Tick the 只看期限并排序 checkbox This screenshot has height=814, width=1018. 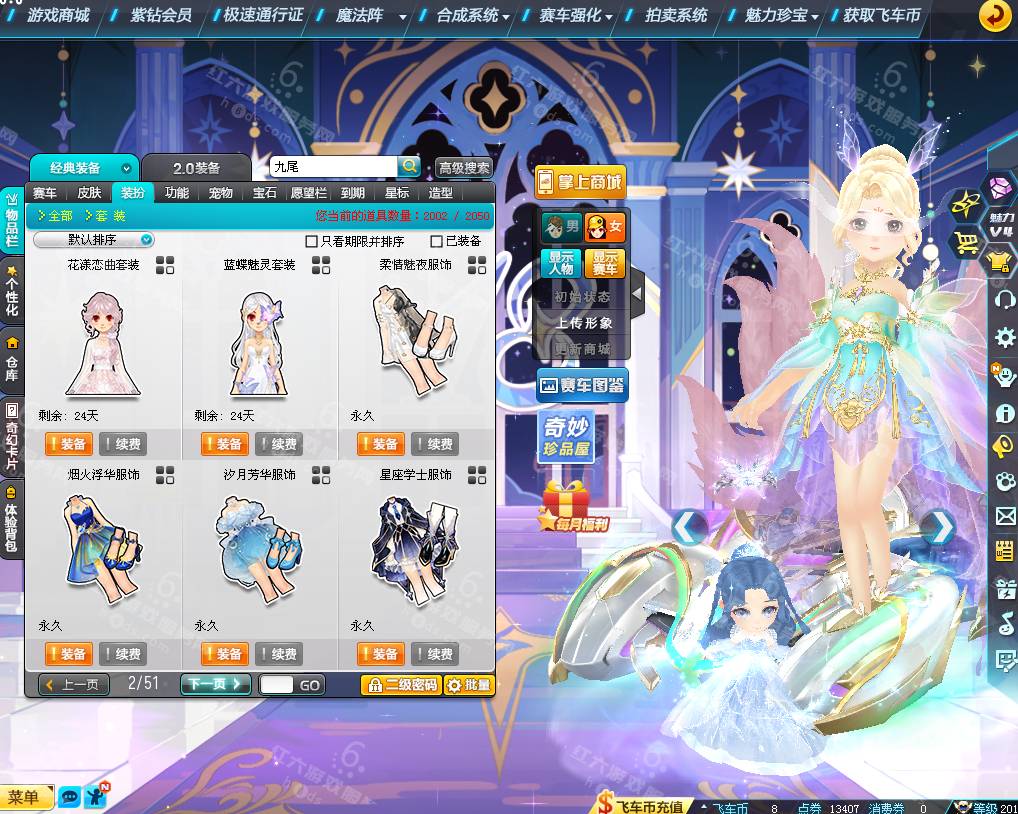[x=311, y=241]
